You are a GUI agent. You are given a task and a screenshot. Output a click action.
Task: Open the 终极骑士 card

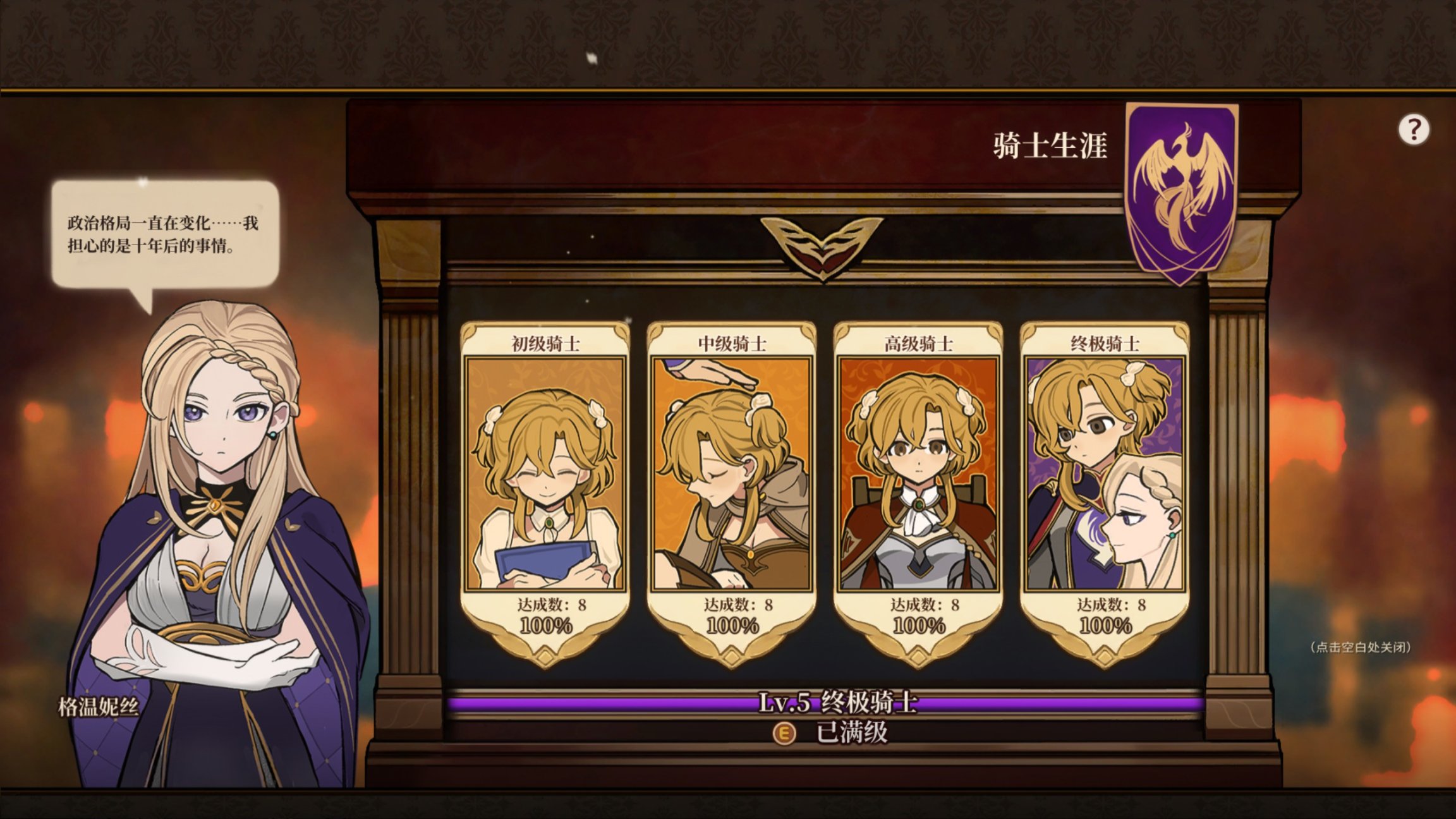(1105, 487)
